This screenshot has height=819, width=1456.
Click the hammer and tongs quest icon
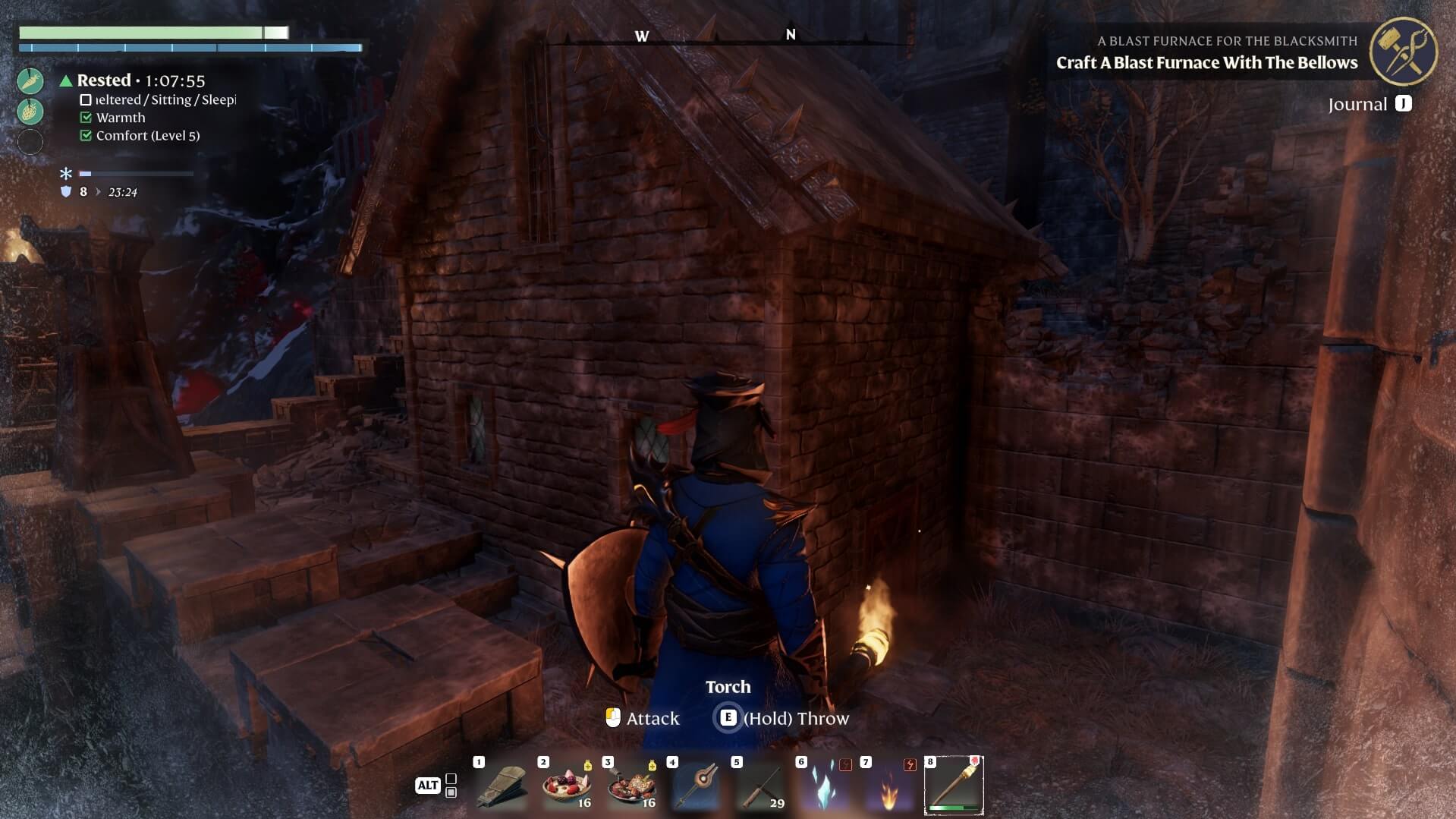1403,52
